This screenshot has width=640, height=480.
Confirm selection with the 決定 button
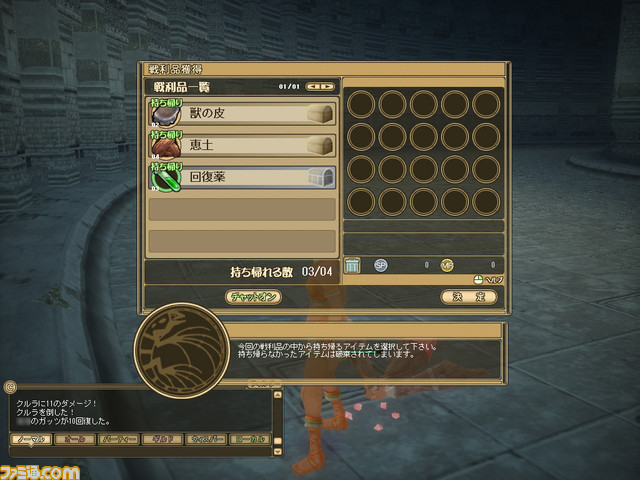pyautogui.click(x=468, y=297)
